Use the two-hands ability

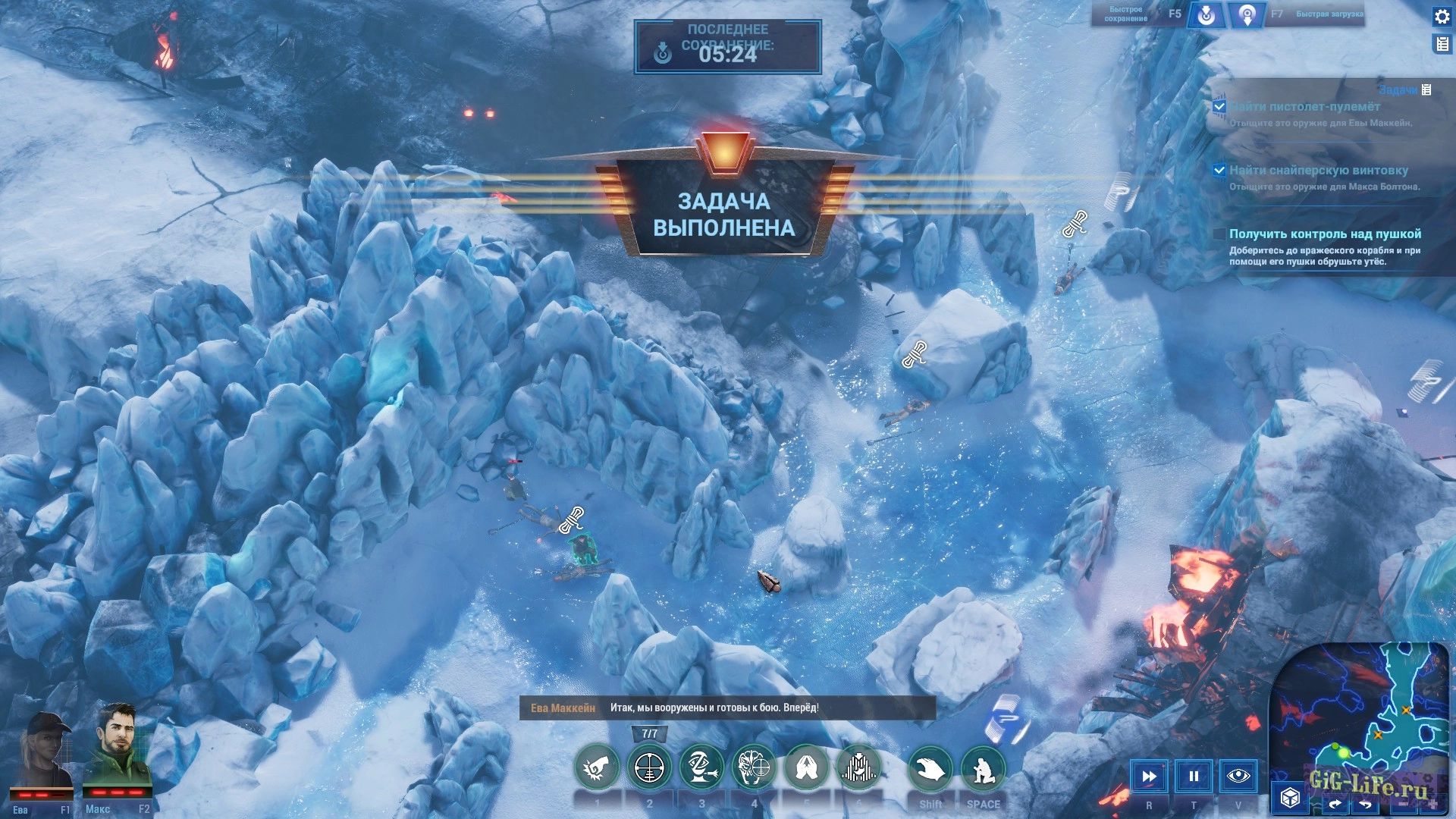tap(806, 767)
